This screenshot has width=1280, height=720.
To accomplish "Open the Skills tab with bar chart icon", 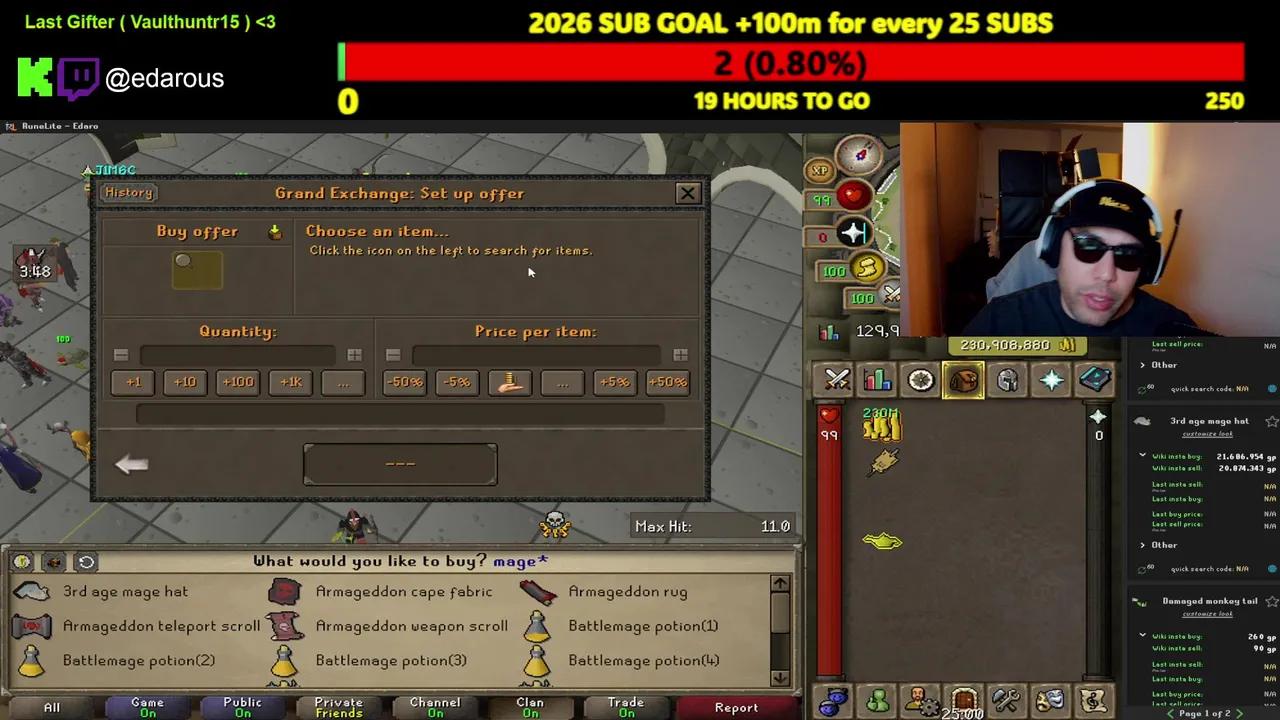I will click(877, 380).
